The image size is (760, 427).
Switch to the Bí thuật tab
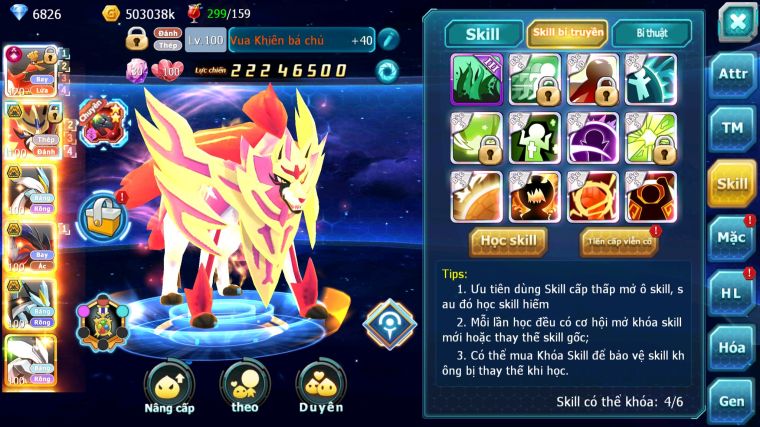pos(650,33)
